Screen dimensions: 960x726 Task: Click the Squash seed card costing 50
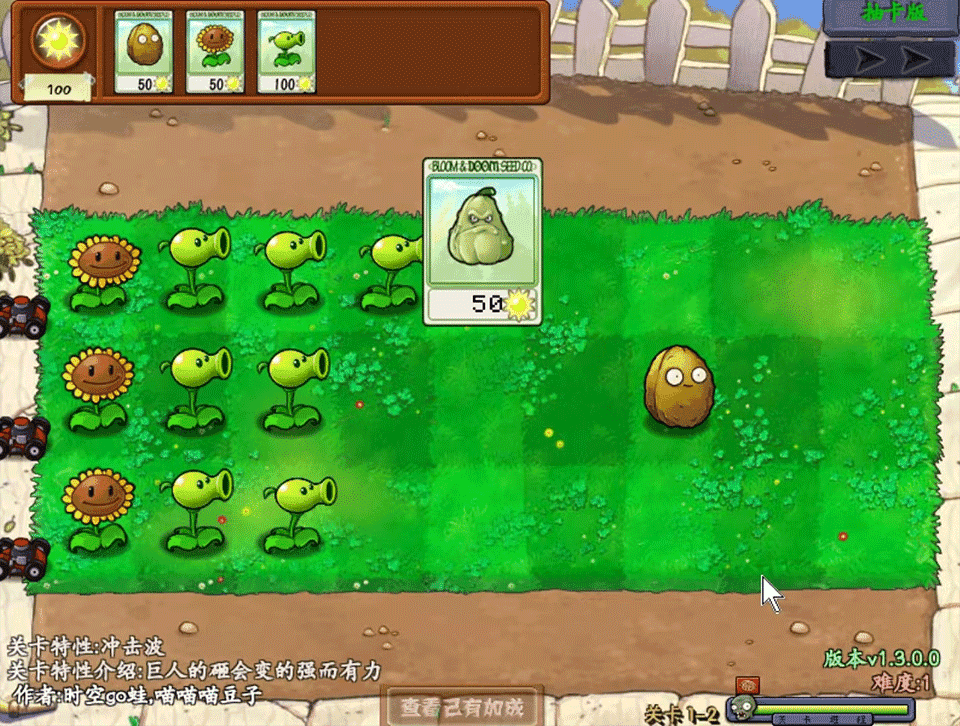(x=482, y=242)
